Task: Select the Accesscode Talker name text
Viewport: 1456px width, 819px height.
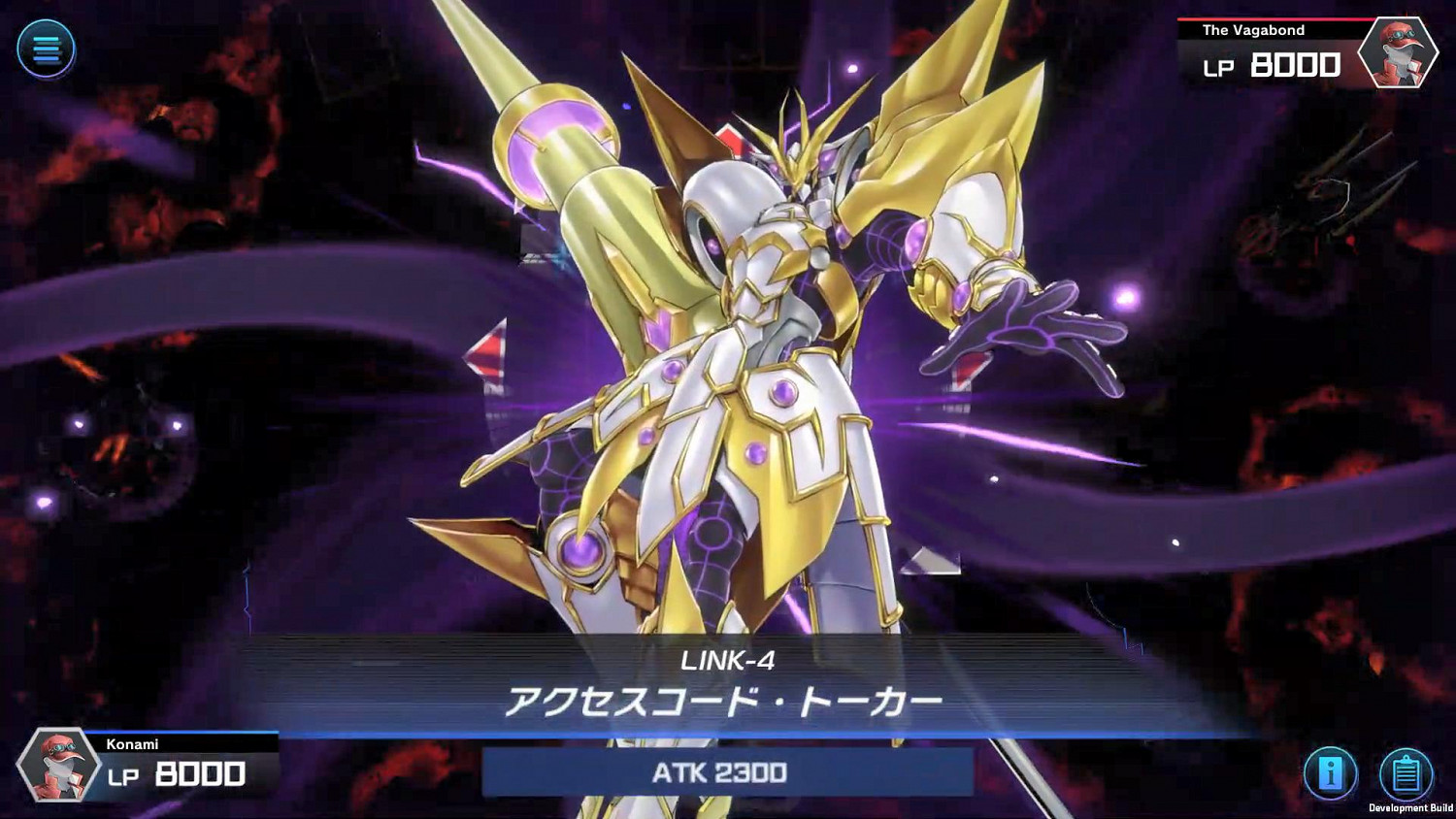Action: click(x=726, y=699)
